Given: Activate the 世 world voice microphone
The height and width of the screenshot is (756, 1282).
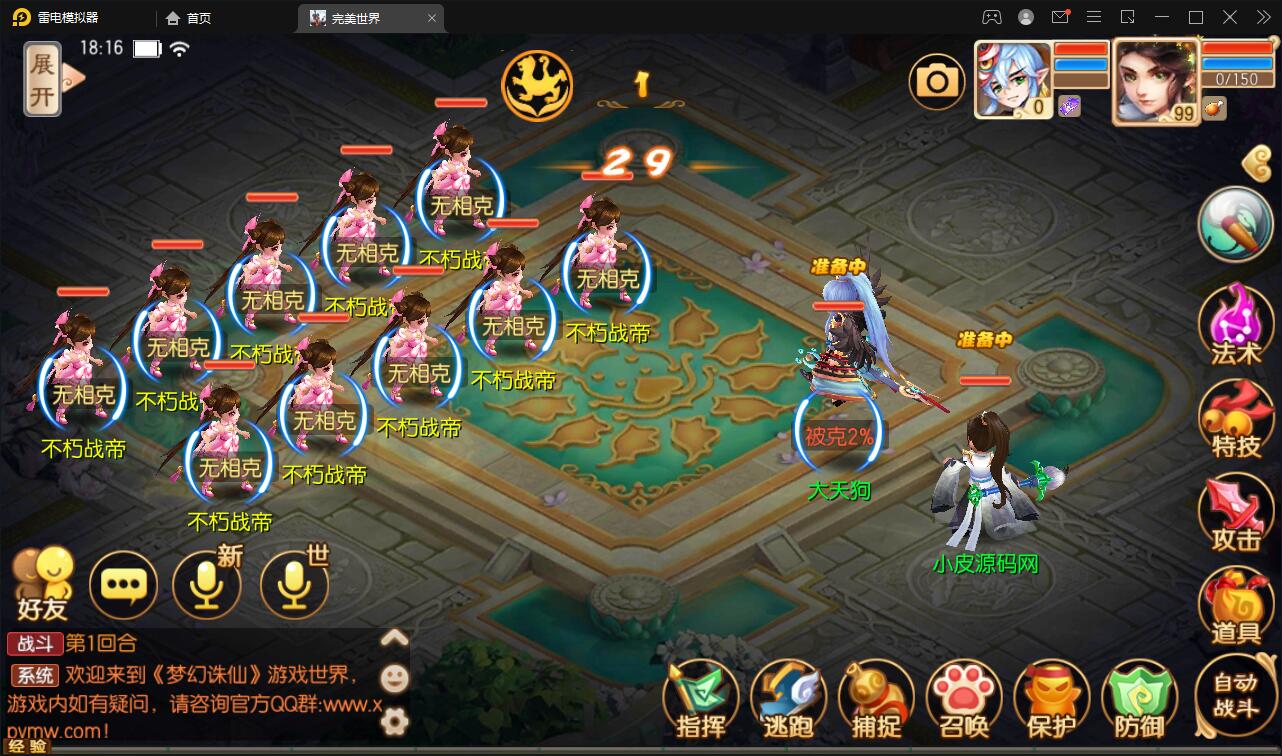Looking at the screenshot, I should 294,583.
